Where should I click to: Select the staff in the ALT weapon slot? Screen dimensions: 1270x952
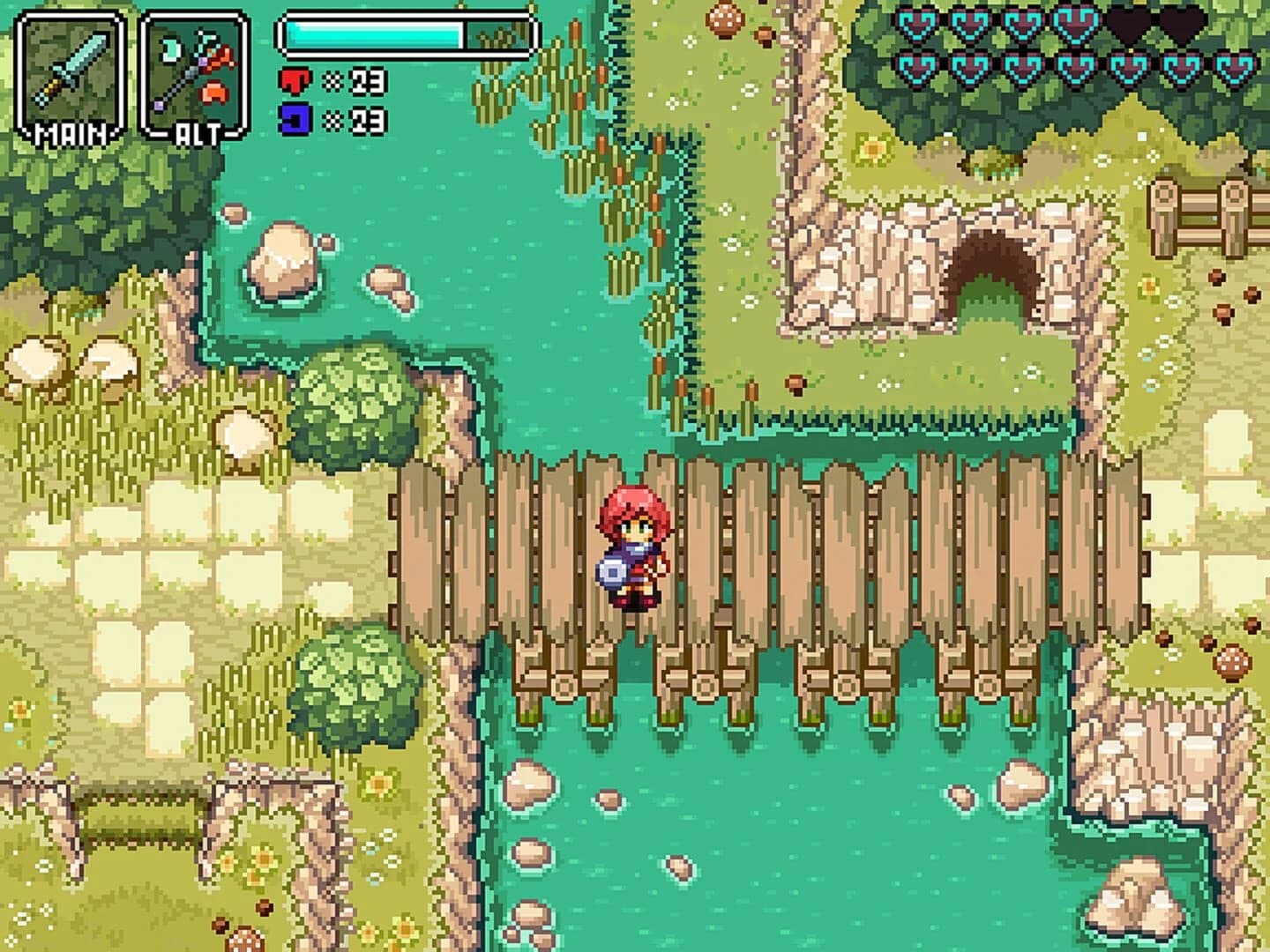point(190,66)
